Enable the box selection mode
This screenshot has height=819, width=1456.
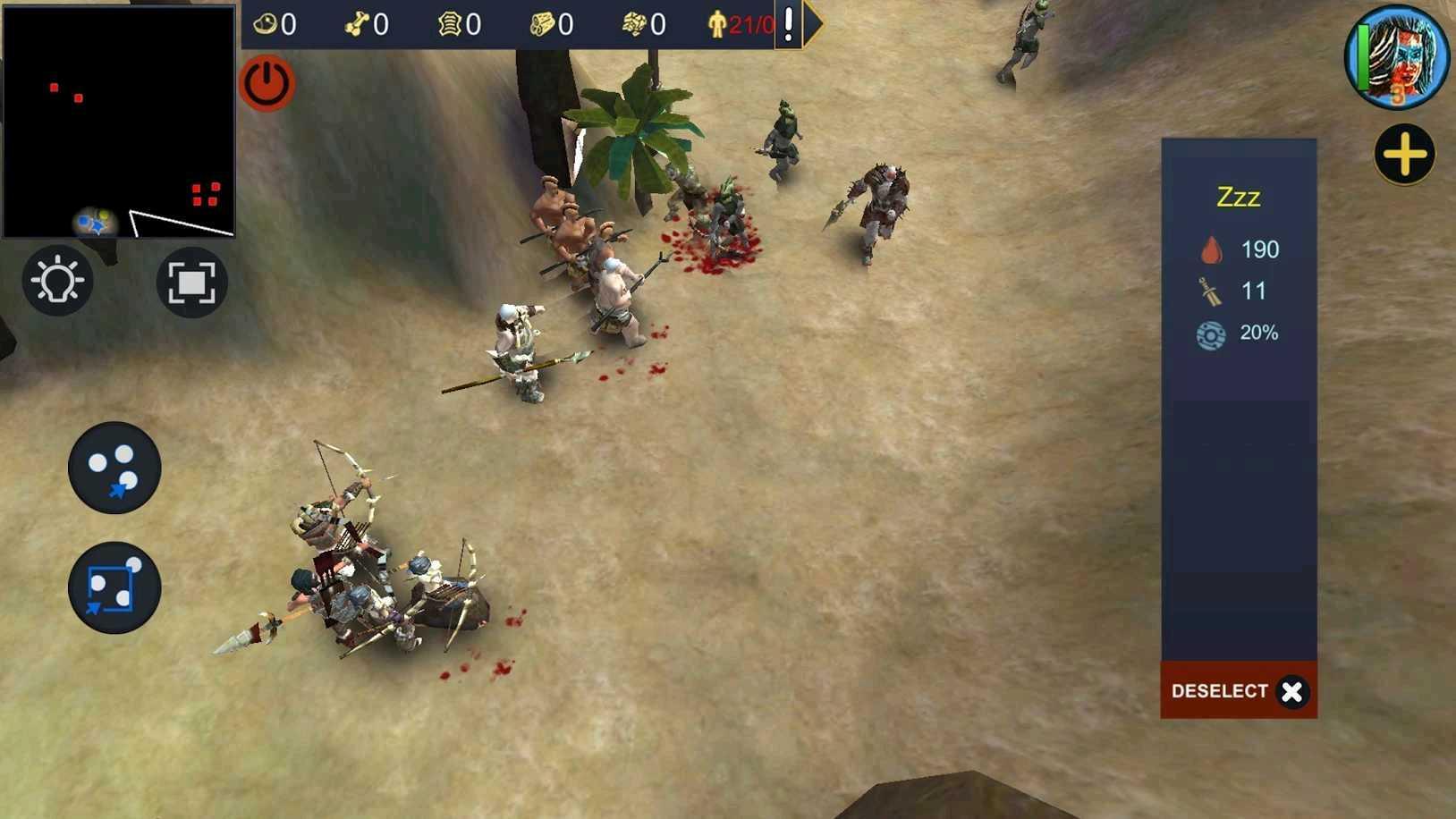[x=114, y=588]
